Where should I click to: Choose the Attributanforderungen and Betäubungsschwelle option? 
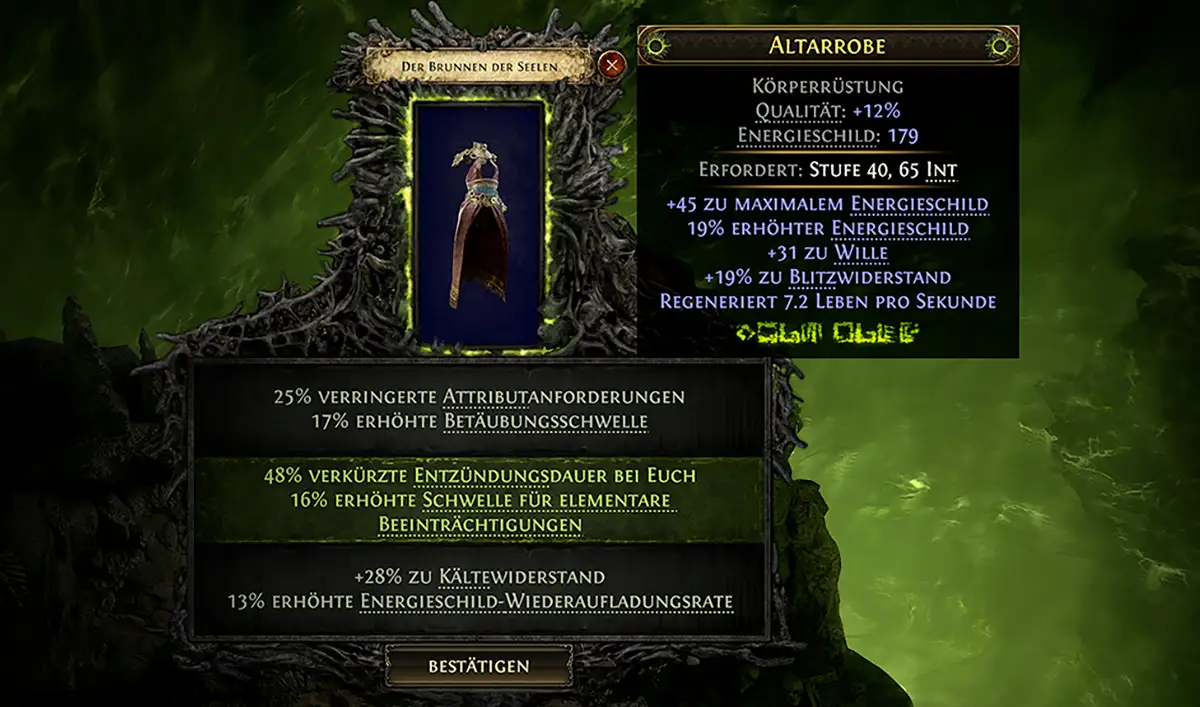479,409
